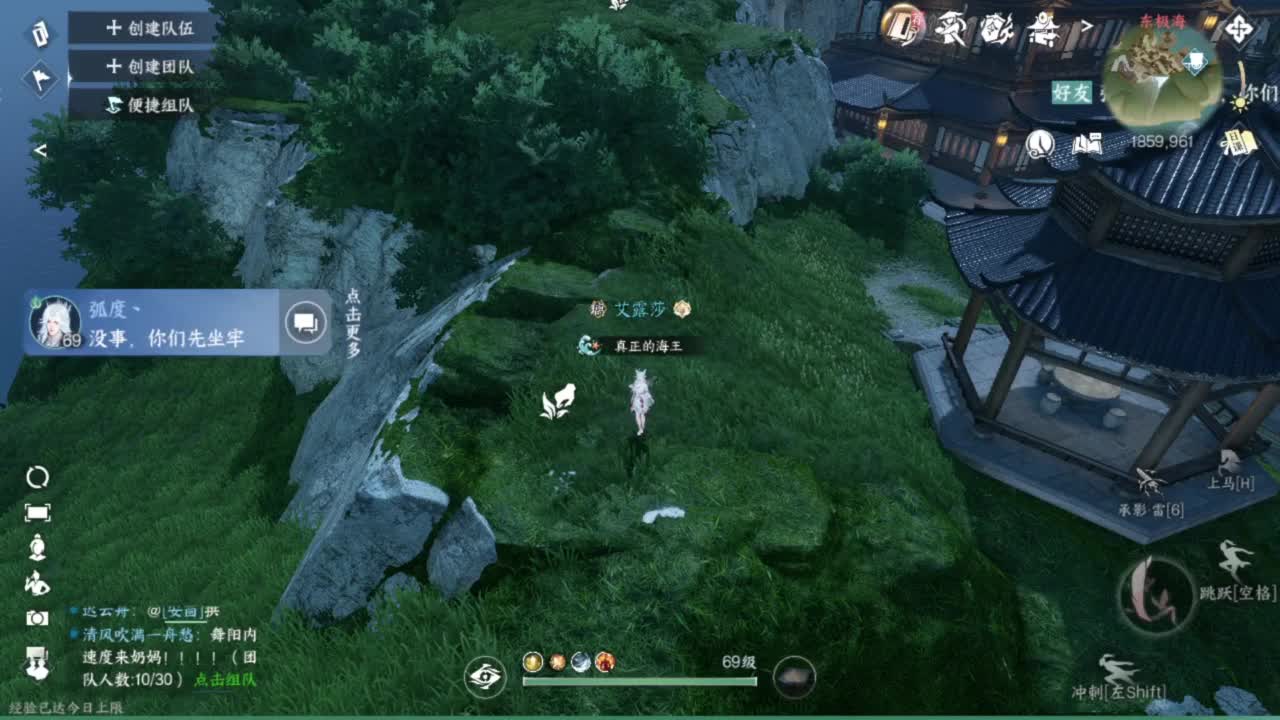
Task: Switch to the 好友 friends tab
Action: [x=1071, y=92]
